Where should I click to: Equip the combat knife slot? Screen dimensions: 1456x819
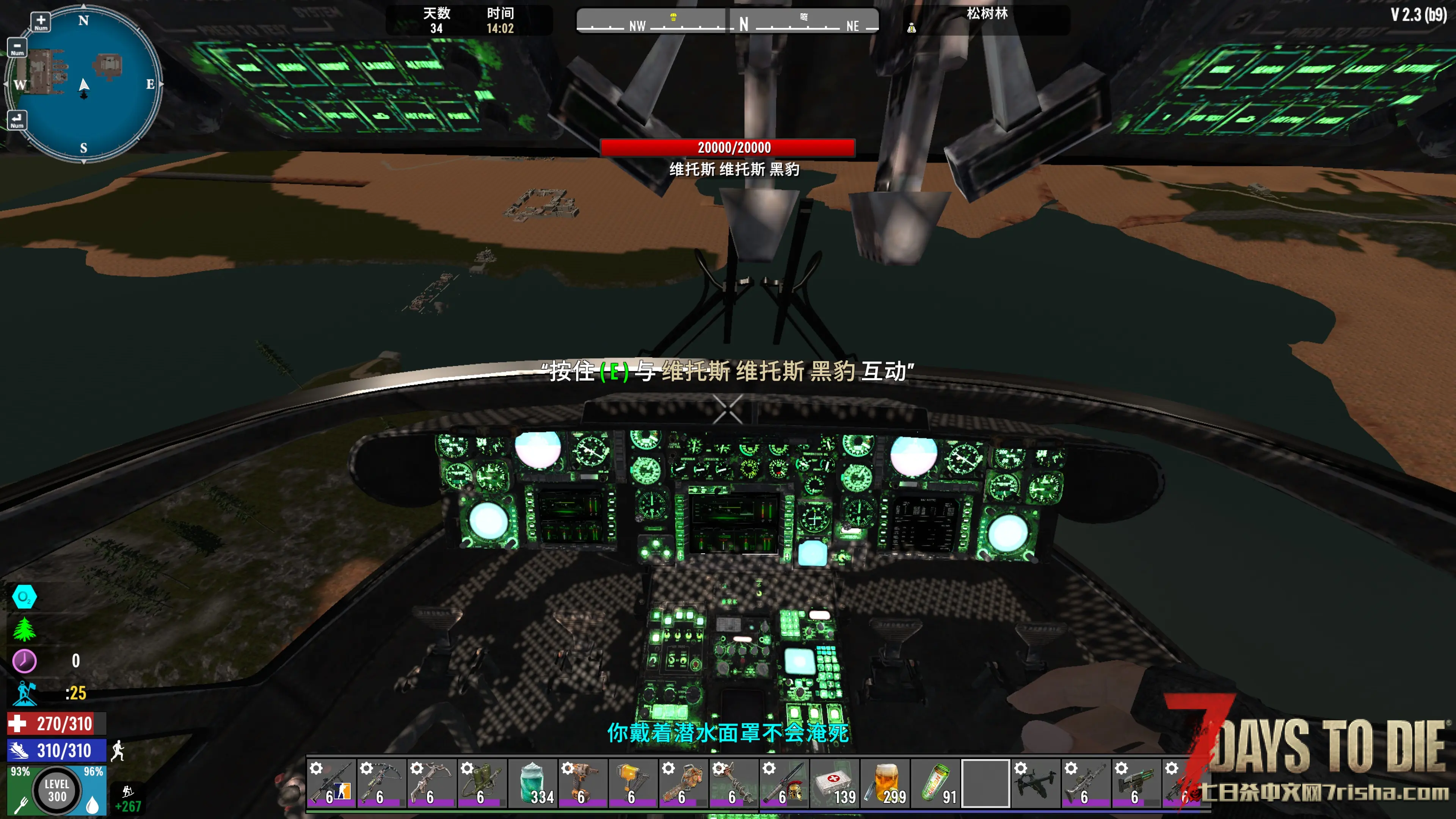point(784,783)
